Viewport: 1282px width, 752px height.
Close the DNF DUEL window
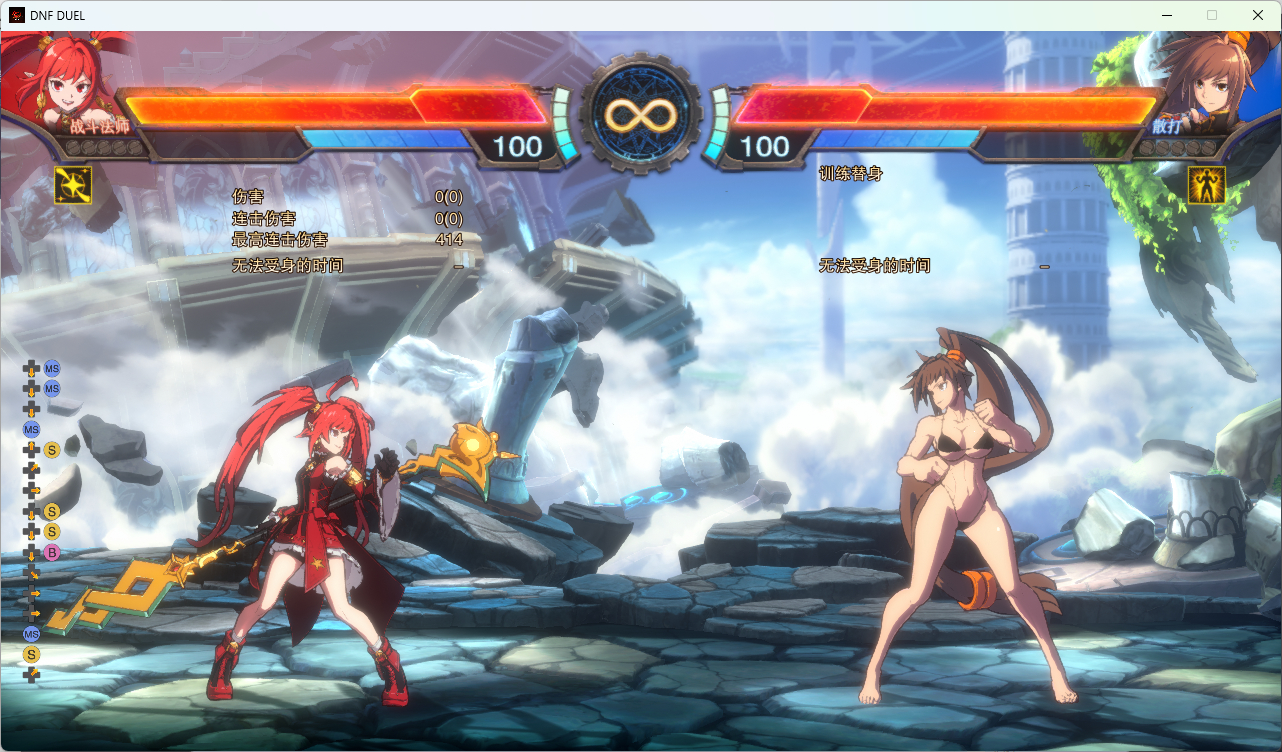point(1258,15)
